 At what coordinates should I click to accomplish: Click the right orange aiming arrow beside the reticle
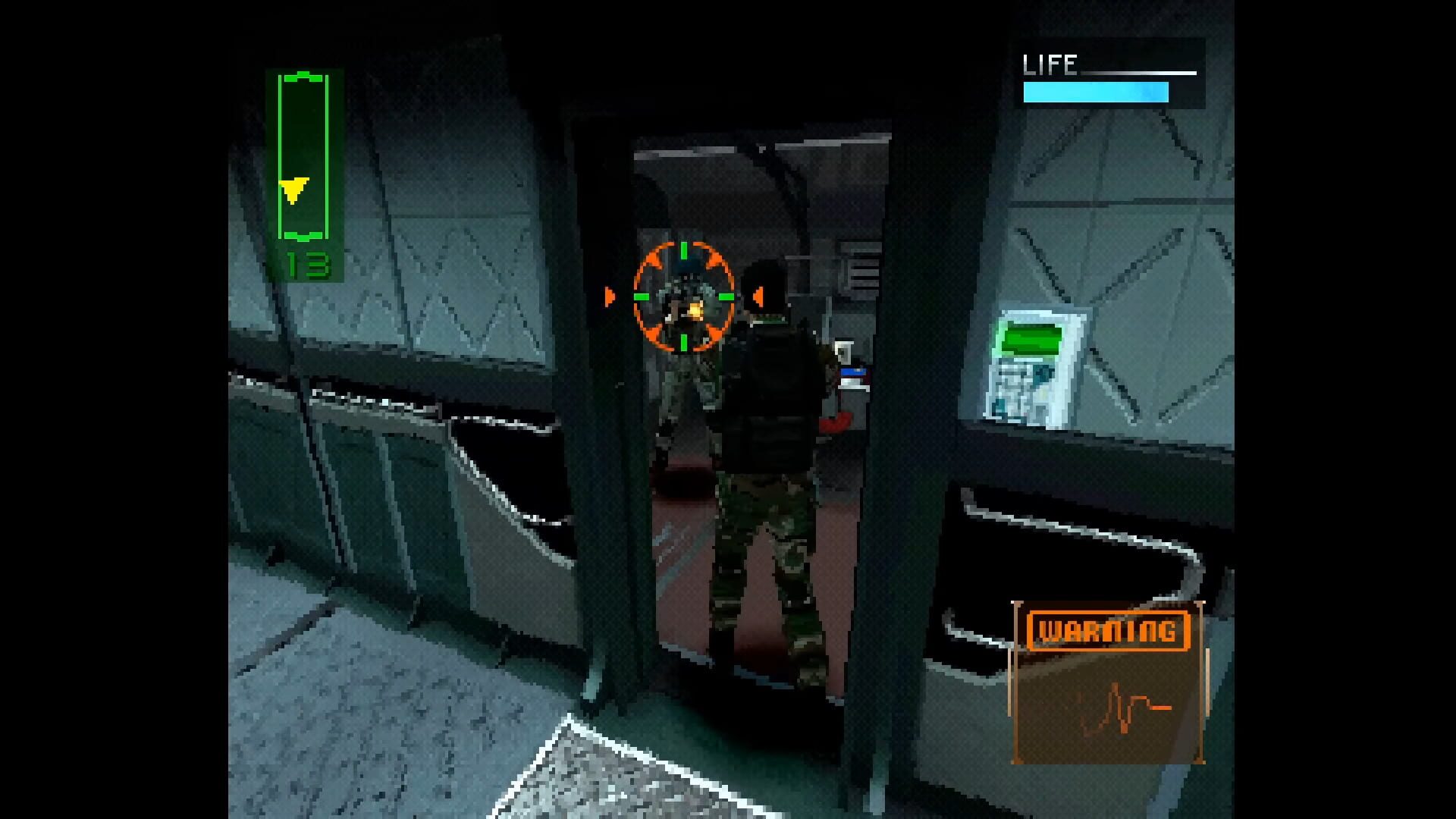758,296
